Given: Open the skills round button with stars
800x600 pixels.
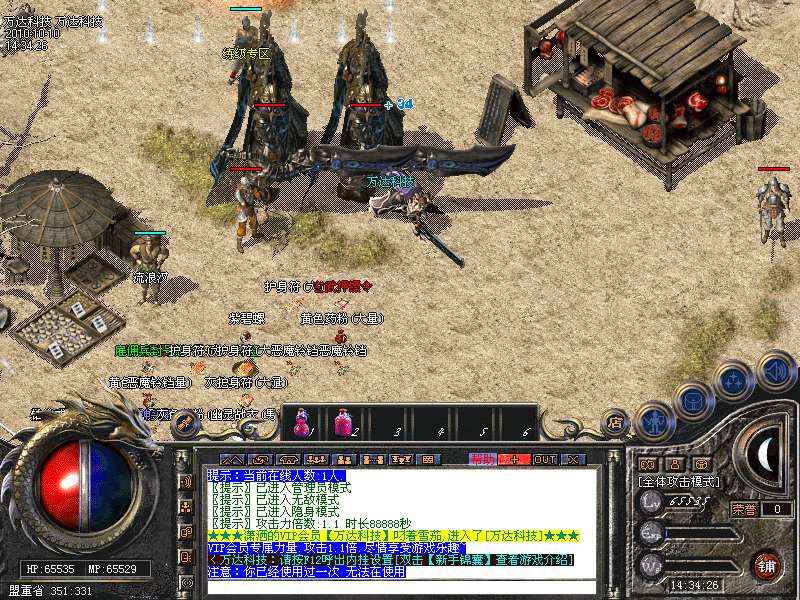Looking at the screenshot, I should click(x=734, y=379).
